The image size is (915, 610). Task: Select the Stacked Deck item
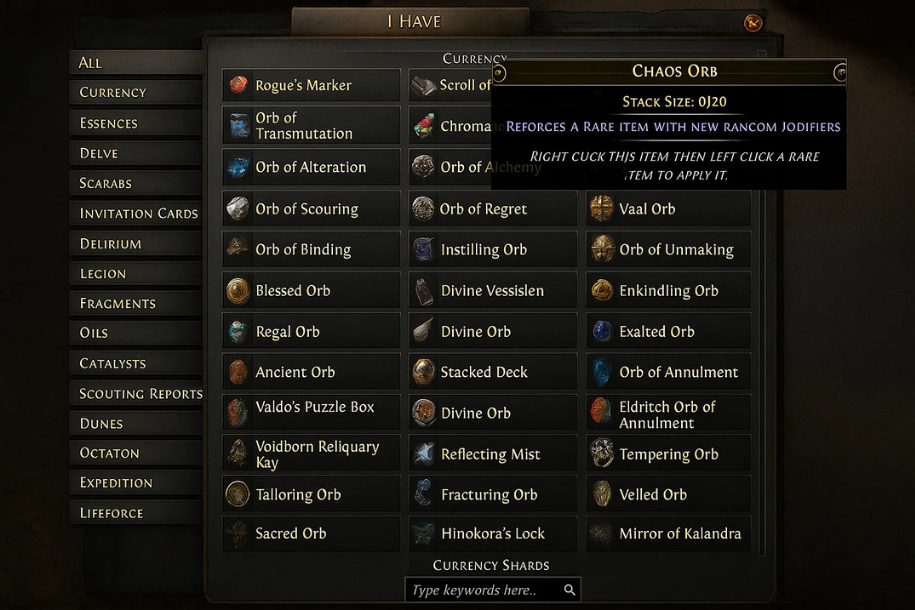point(492,372)
